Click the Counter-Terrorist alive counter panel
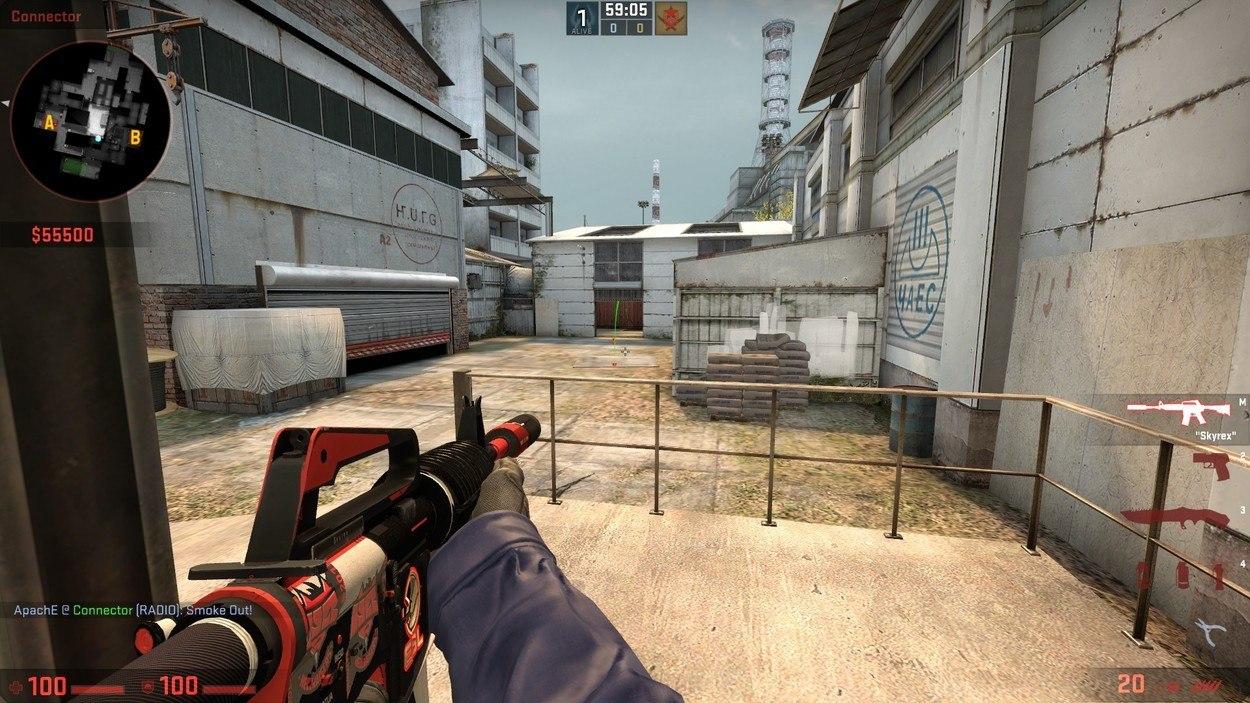 pyautogui.click(x=582, y=18)
